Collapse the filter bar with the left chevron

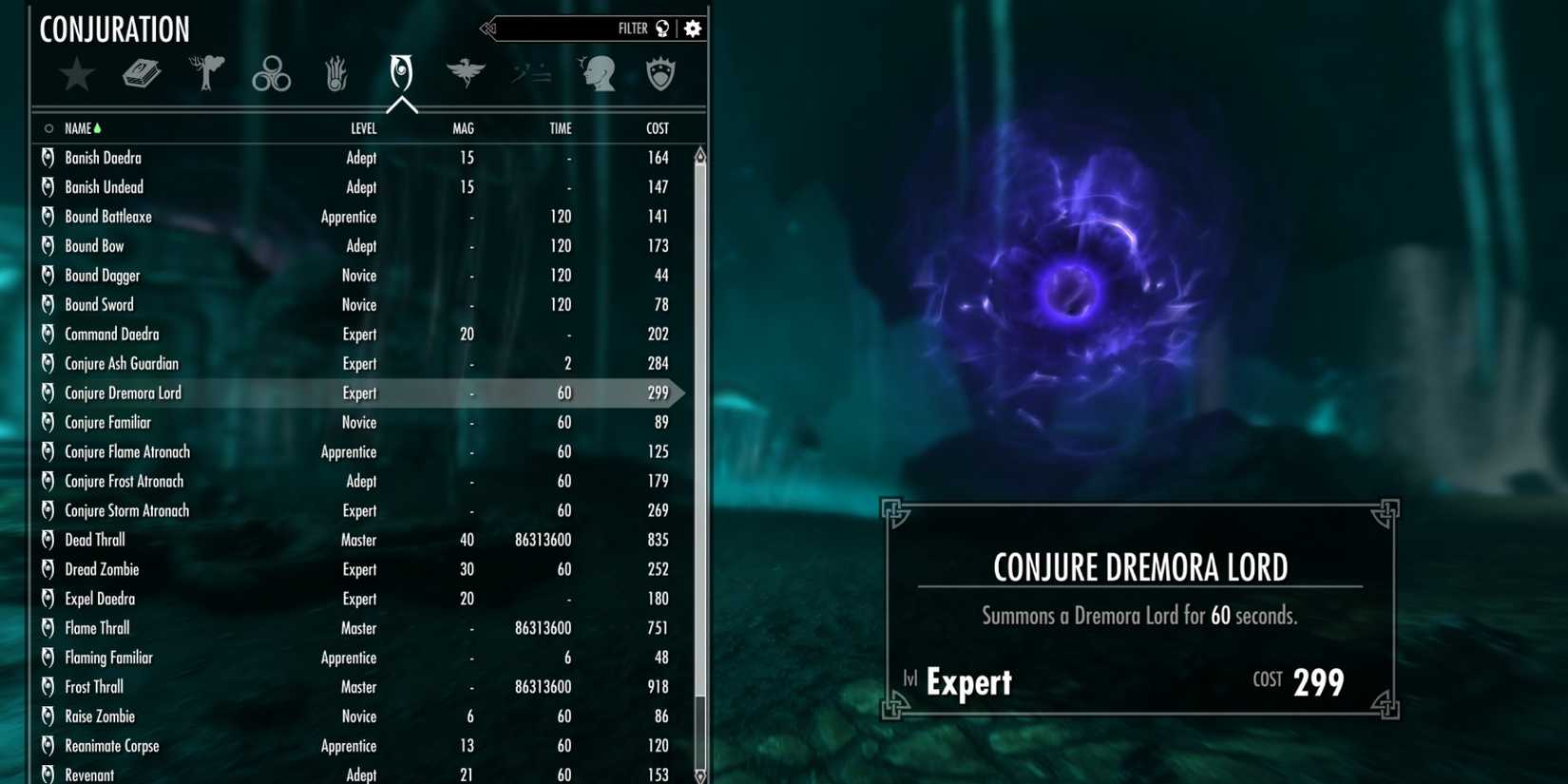(x=487, y=28)
